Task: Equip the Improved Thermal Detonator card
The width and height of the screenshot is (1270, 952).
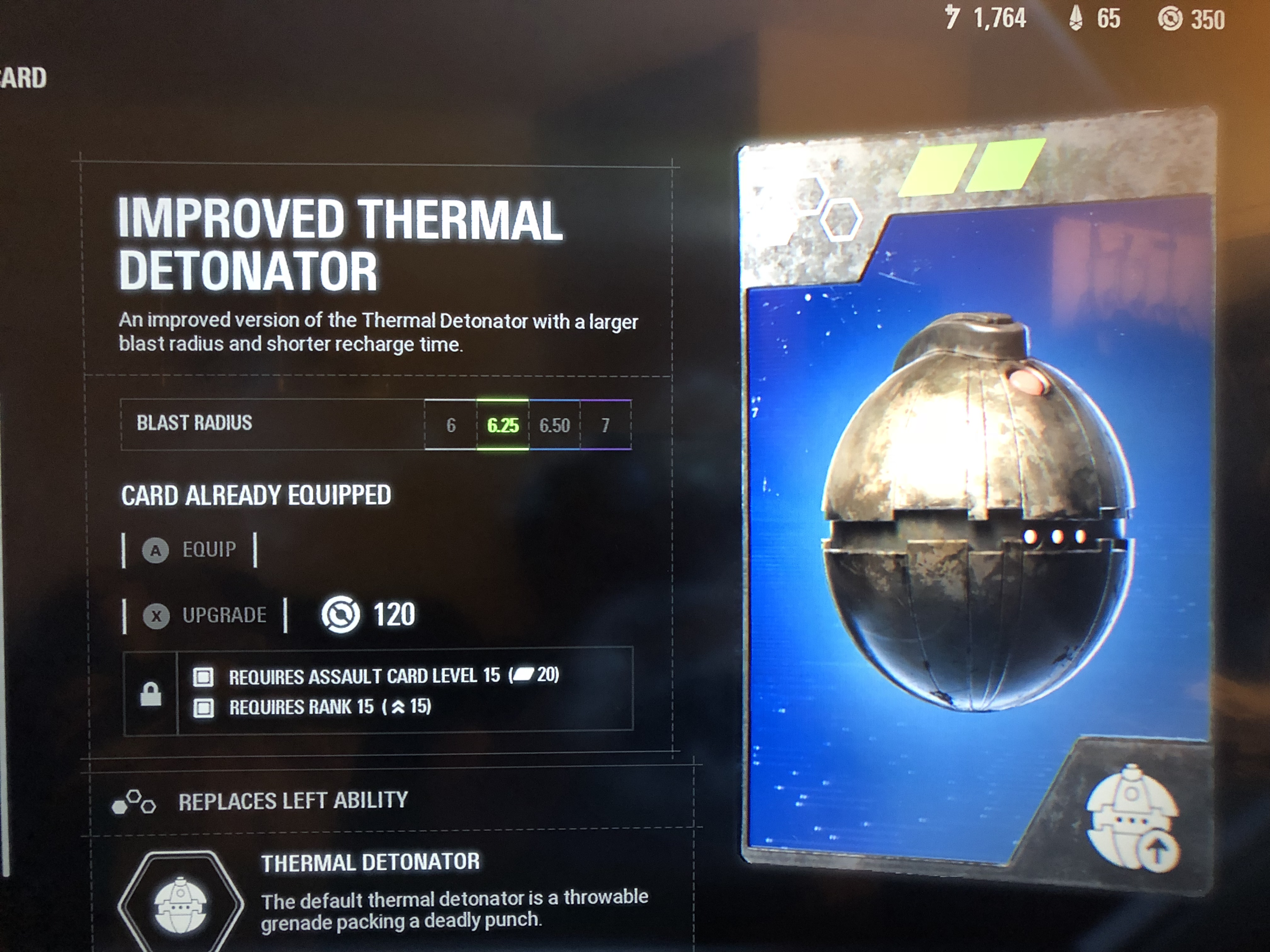Action: pyautogui.click(x=190, y=550)
